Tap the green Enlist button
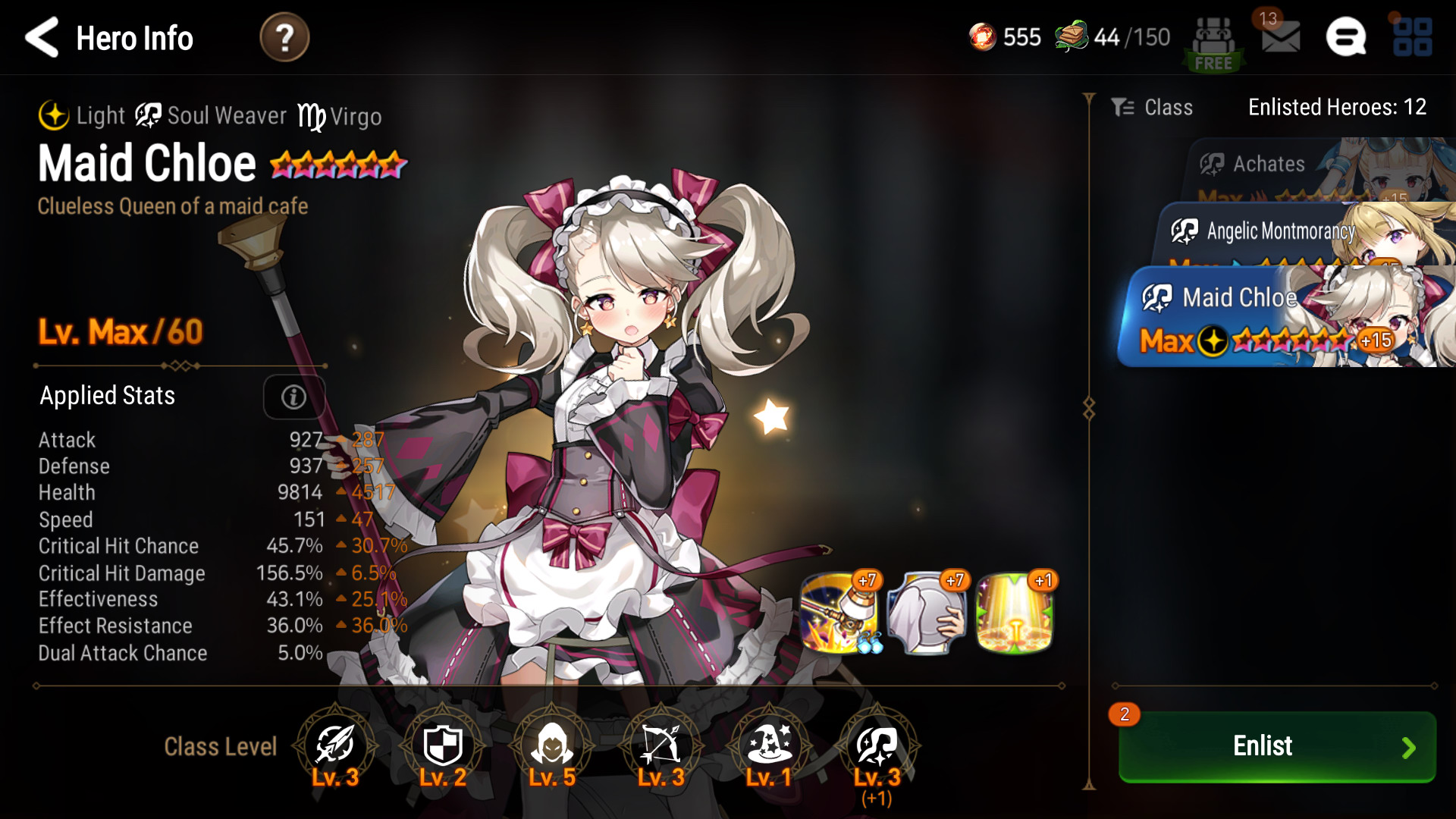The width and height of the screenshot is (1456, 819). point(1277,746)
